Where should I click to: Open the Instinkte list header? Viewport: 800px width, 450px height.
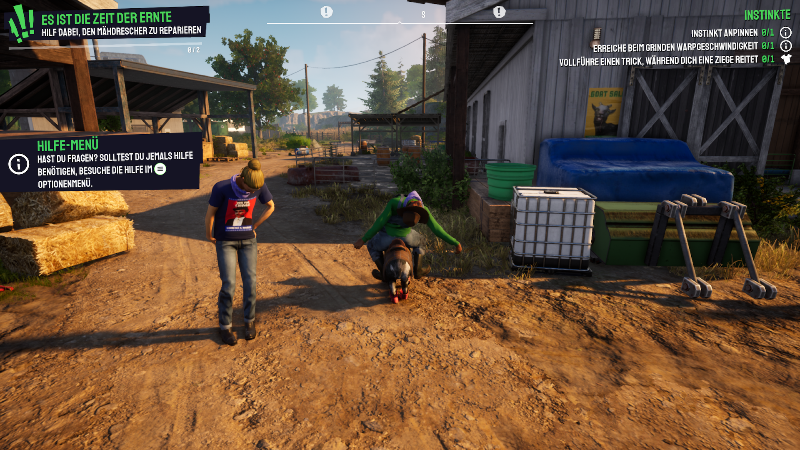[x=767, y=15]
